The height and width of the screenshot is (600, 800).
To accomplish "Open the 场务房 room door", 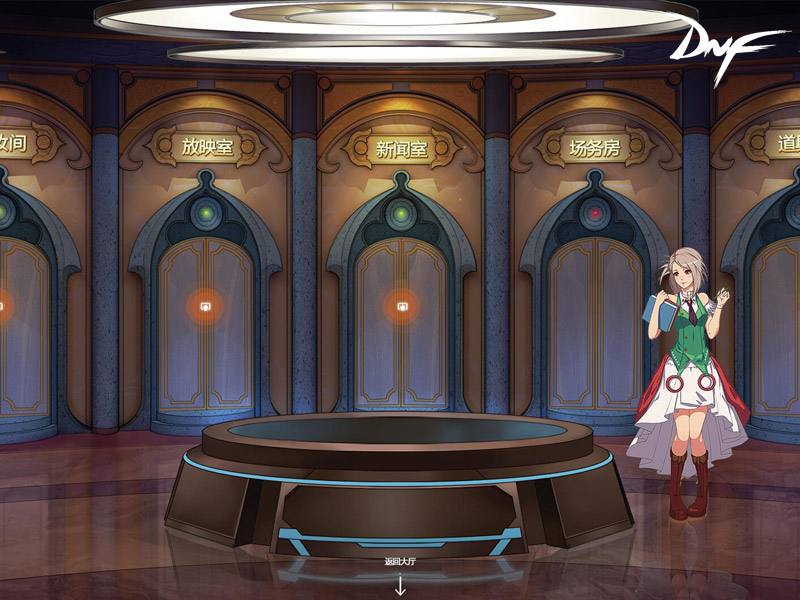I will click(594, 320).
